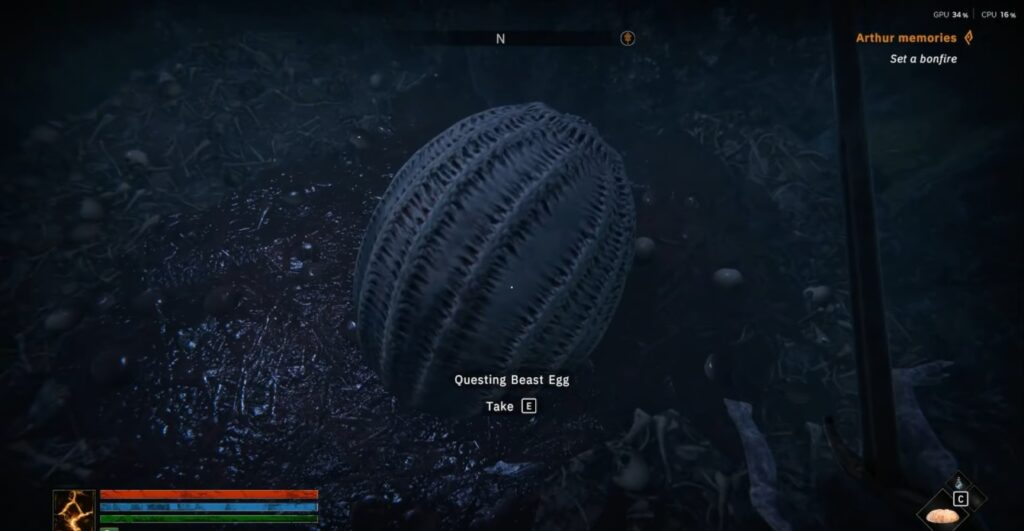Open the Arthur memories quest tracker

906,38
